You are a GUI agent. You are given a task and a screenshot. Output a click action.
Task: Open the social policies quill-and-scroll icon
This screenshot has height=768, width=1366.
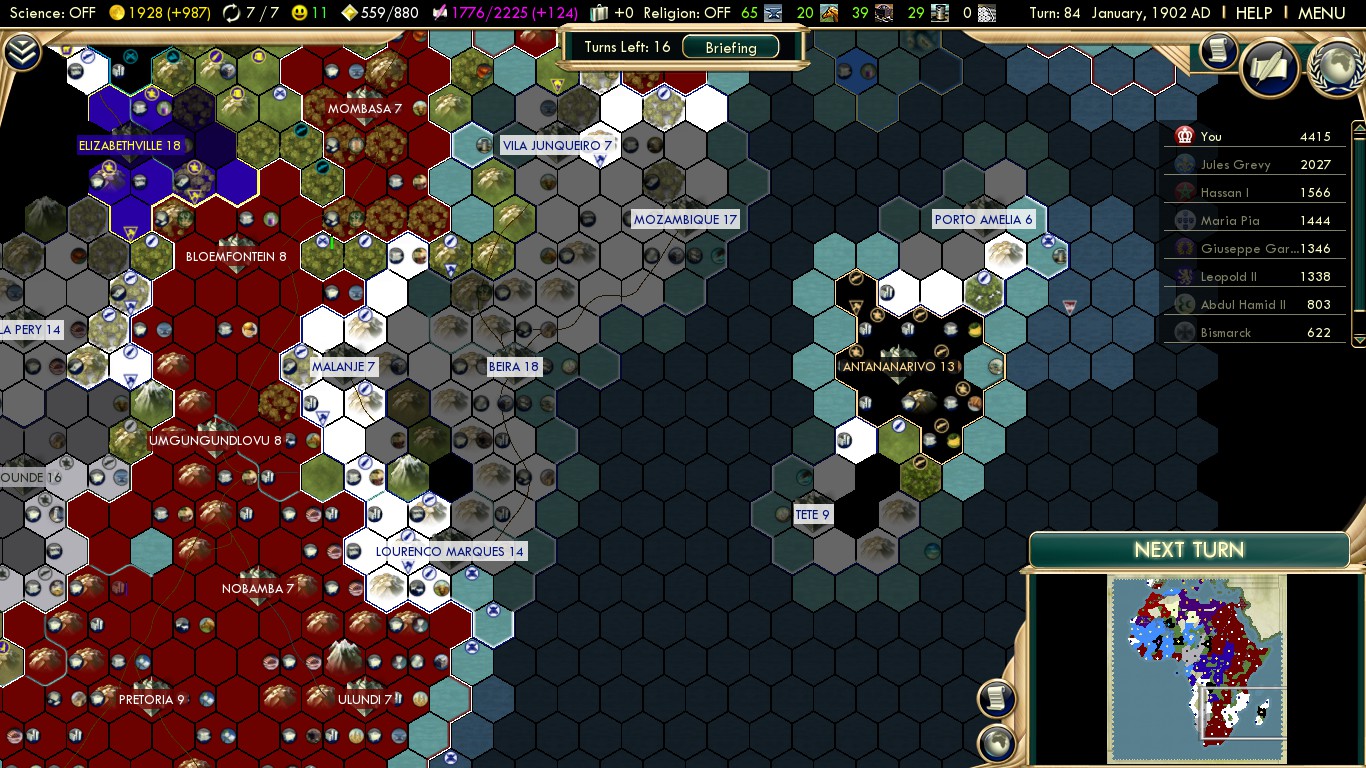pyautogui.click(x=1270, y=68)
